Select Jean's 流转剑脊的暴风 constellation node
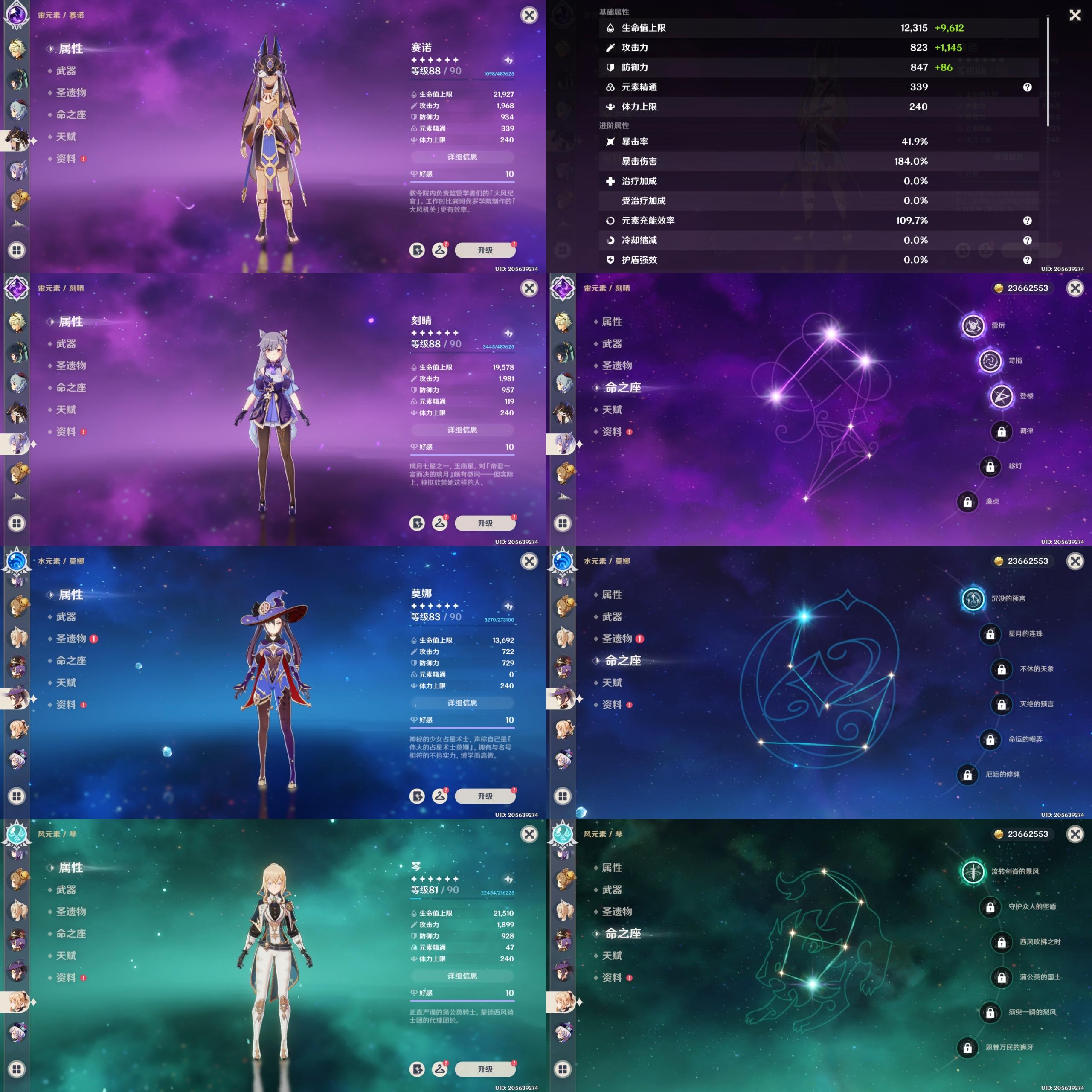This screenshot has height=1092, width=1092. [973, 871]
